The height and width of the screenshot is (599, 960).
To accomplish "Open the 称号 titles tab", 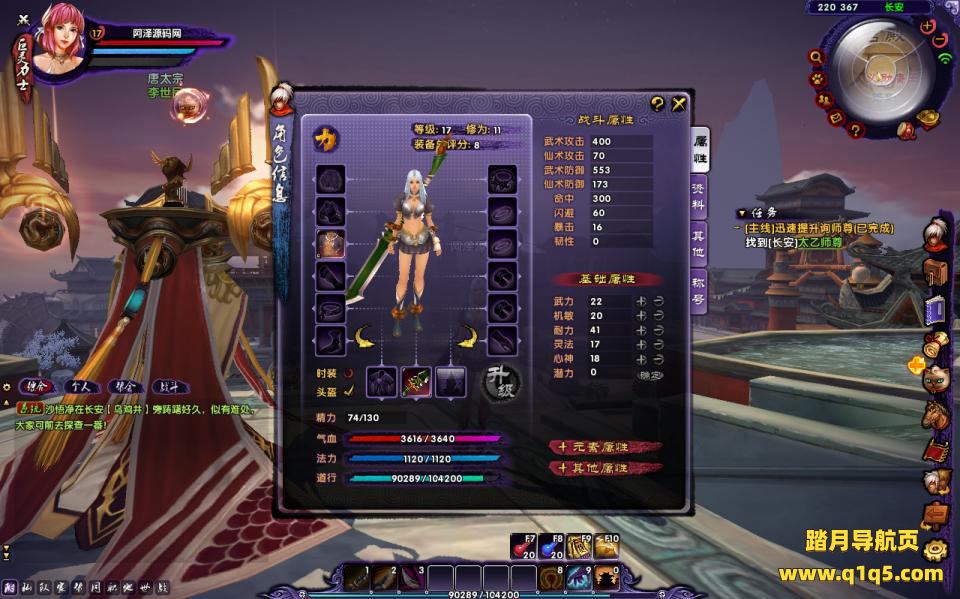I will coord(700,289).
